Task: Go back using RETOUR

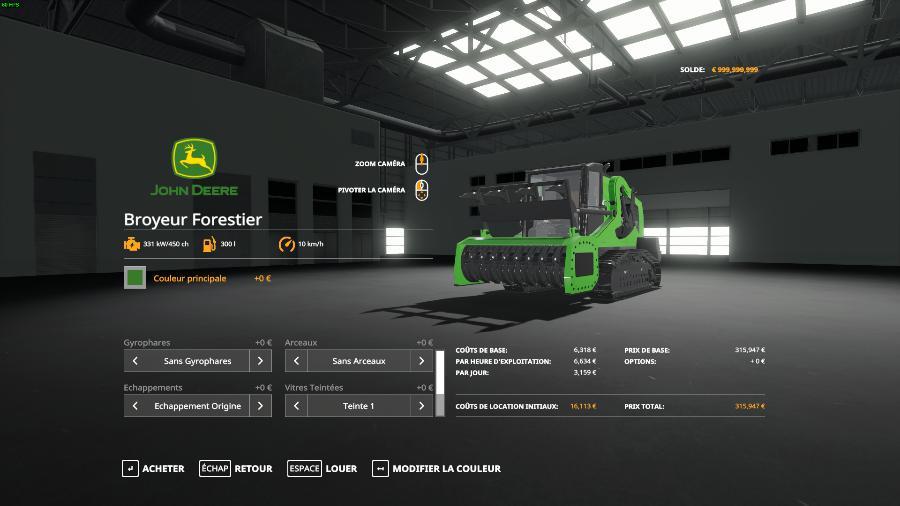Action: pos(236,468)
